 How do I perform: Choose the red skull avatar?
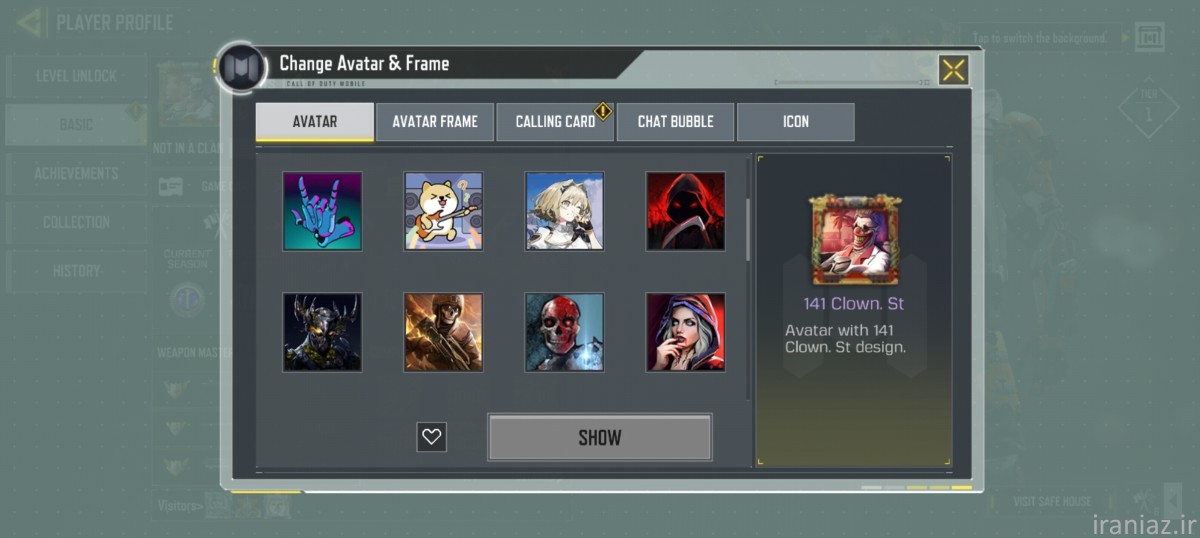click(565, 332)
